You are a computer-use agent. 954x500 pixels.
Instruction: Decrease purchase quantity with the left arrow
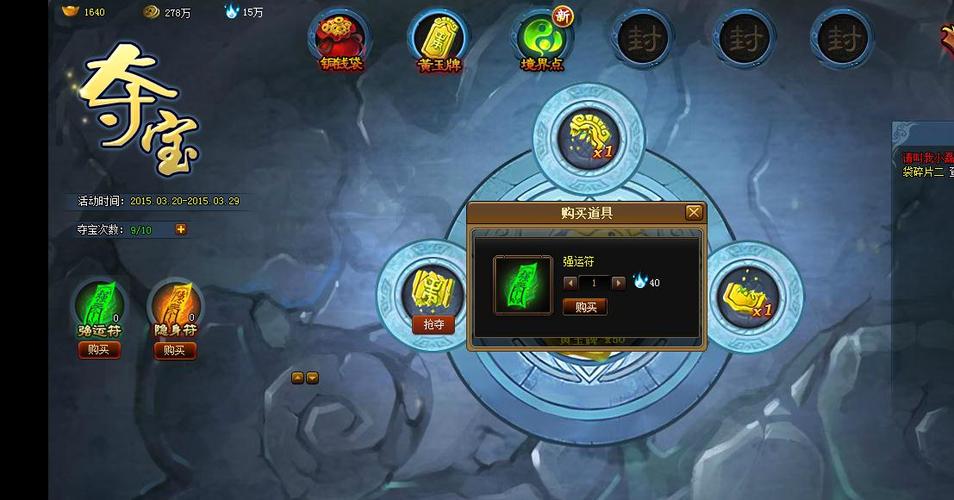coord(571,283)
